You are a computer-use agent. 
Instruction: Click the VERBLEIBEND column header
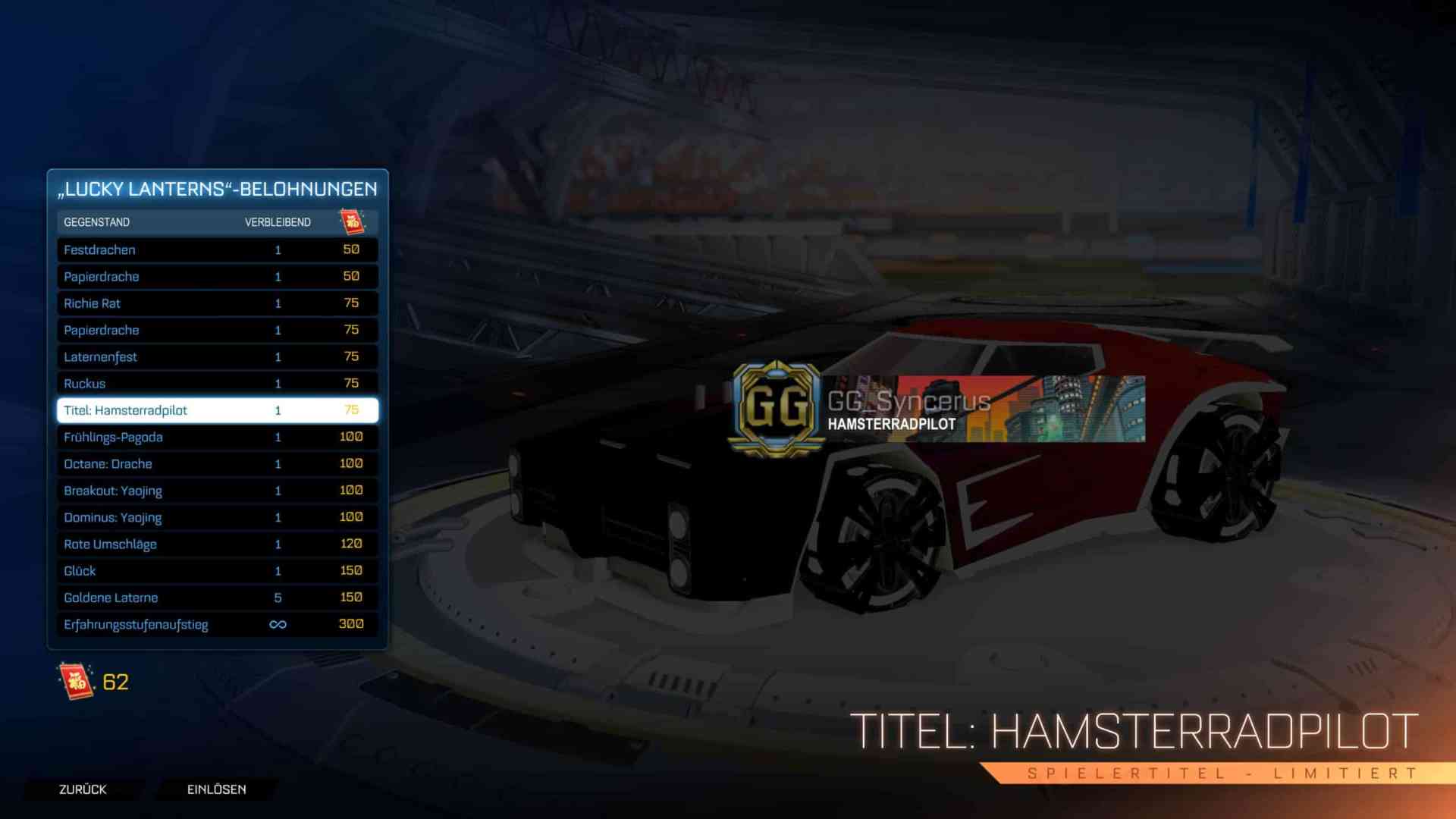(277, 221)
